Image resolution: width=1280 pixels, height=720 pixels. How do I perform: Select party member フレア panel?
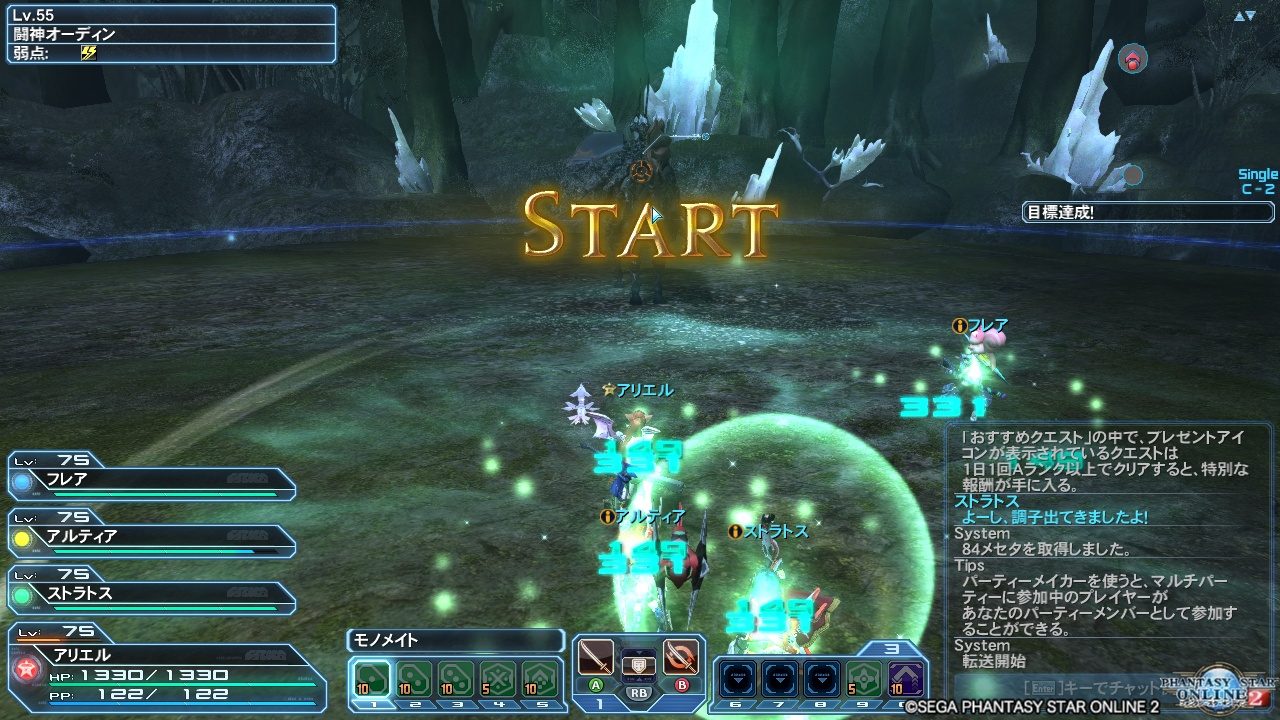152,479
